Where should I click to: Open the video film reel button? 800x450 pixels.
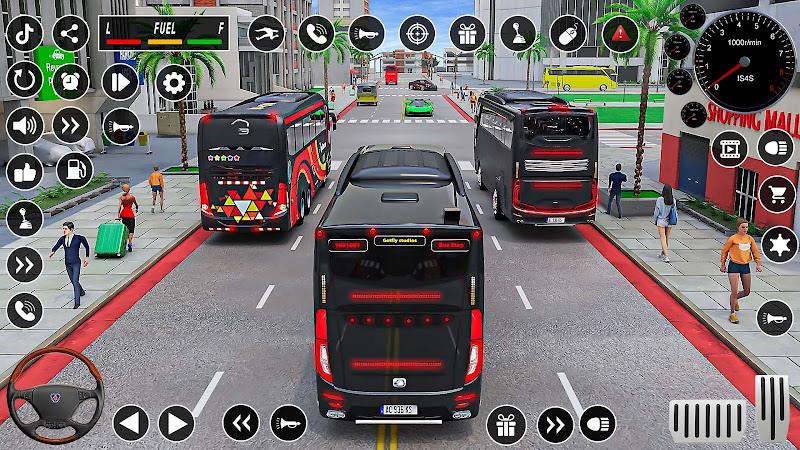click(729, 148)
